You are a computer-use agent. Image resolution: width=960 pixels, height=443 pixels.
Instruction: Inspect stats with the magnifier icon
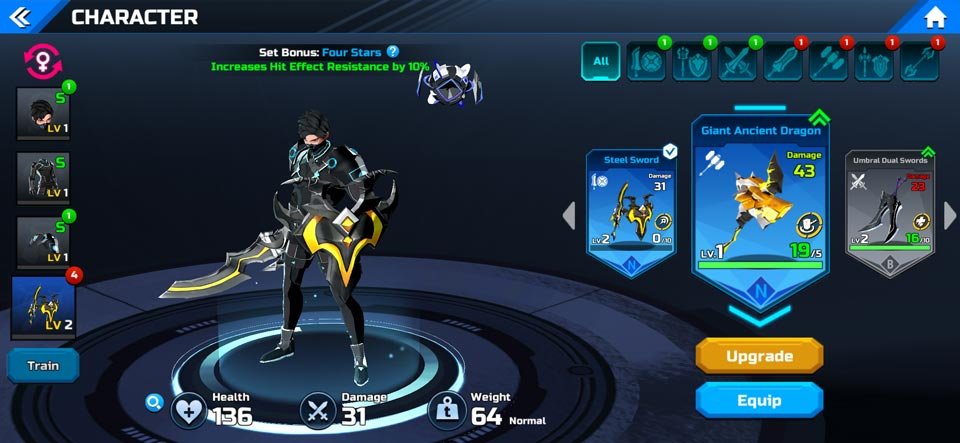tap(153, 402)
